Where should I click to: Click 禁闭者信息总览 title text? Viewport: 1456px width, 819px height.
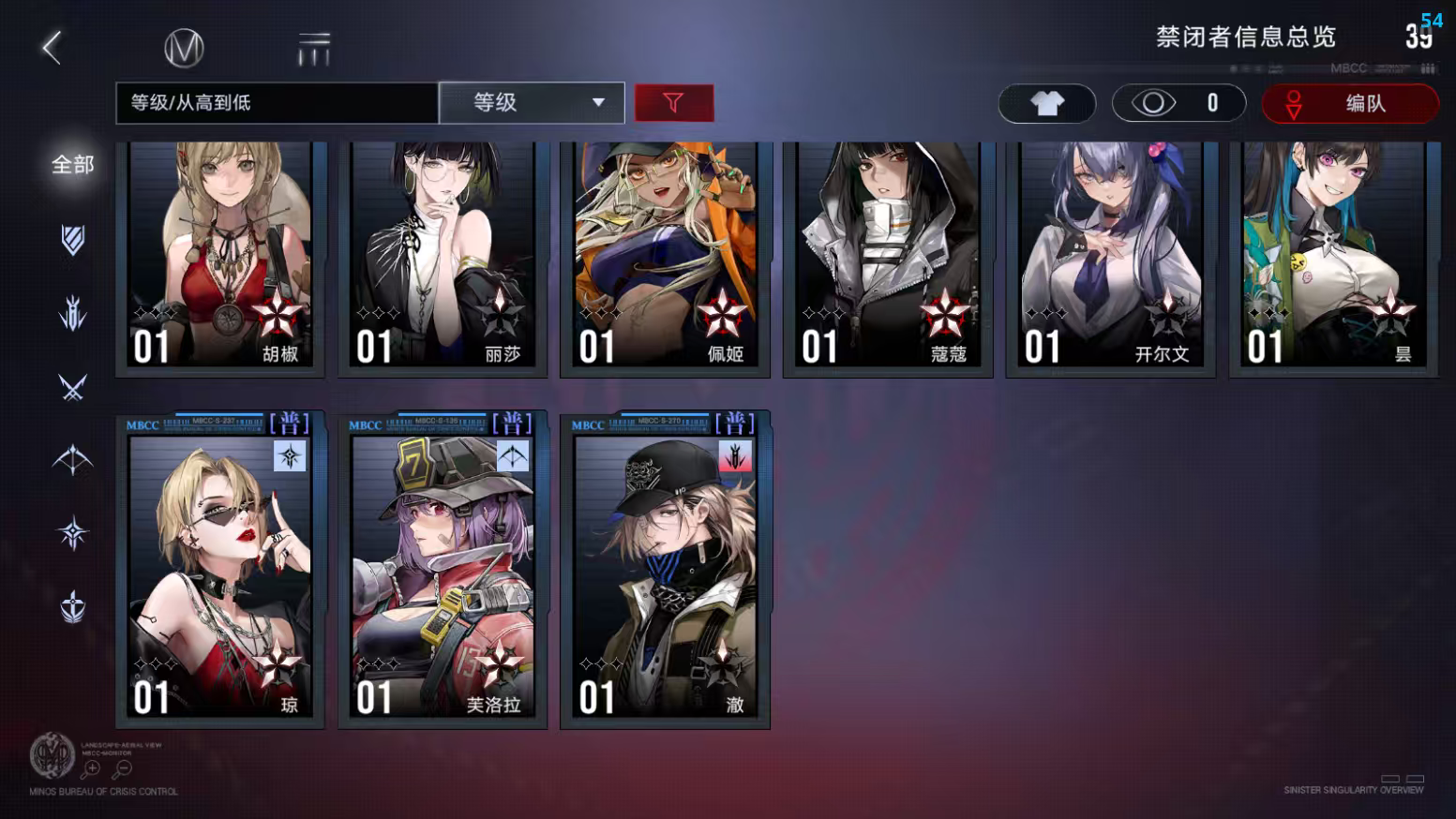coord(1246,38)
